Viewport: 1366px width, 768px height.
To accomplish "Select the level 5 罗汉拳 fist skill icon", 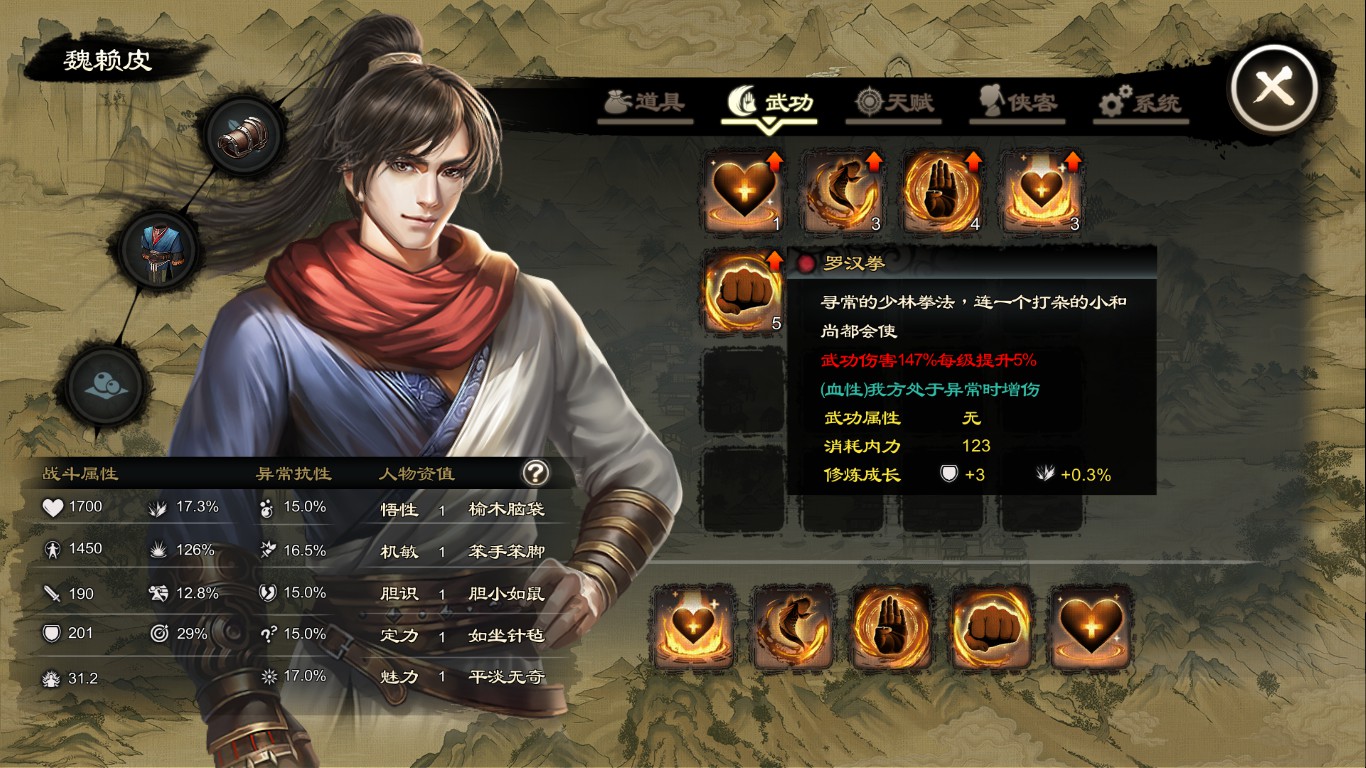I will (743, 291).
